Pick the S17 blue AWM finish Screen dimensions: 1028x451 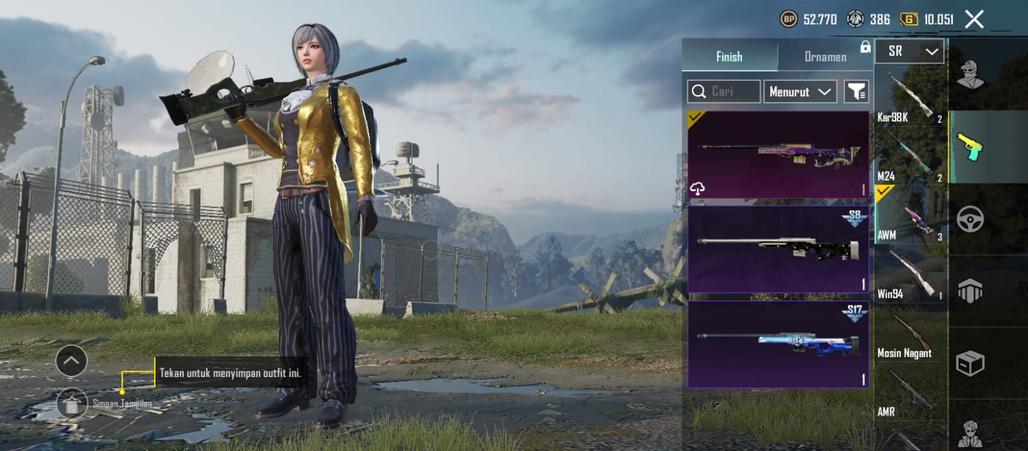[x=778, y=343]
